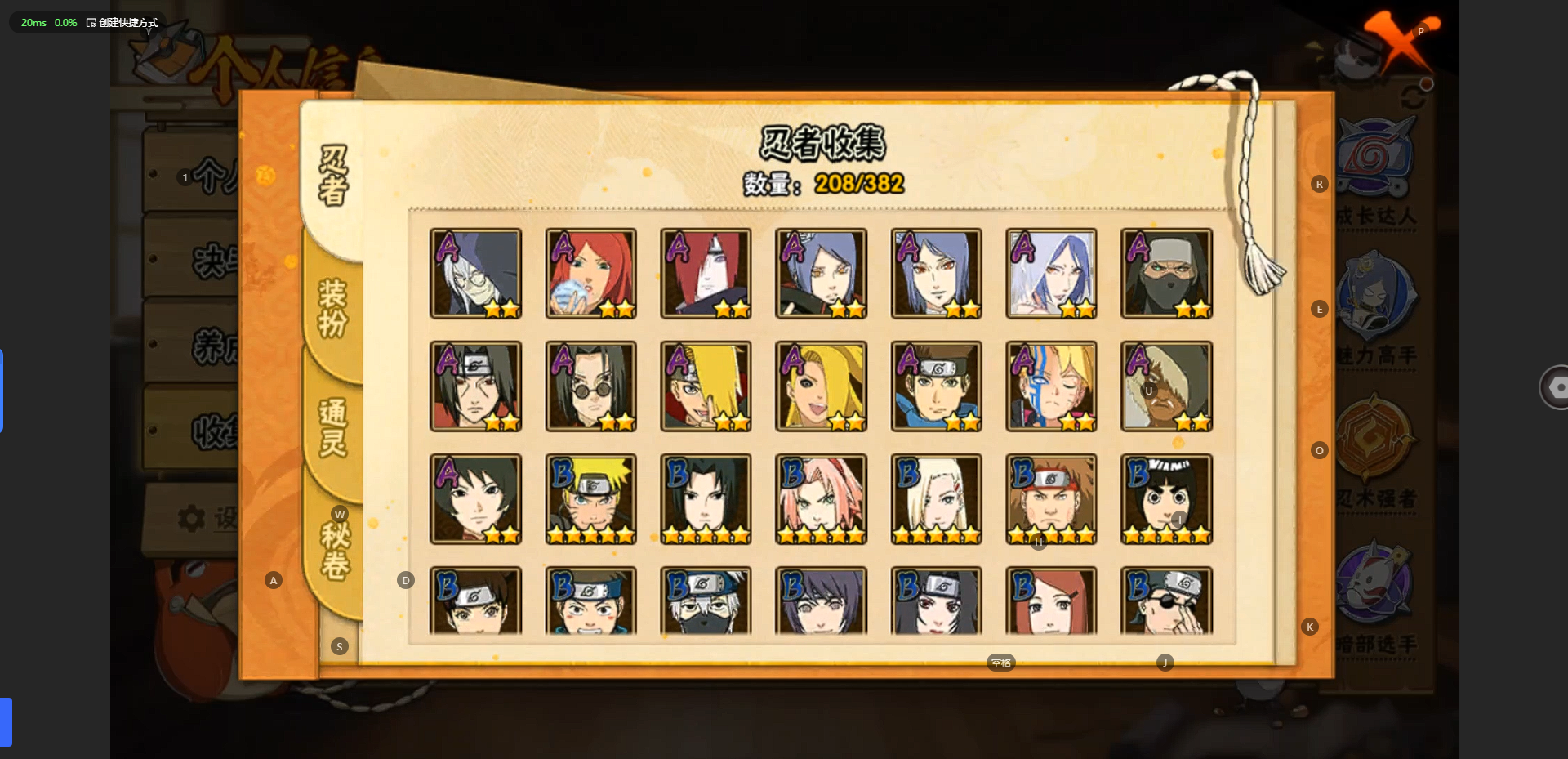Choose the Boruto with blue markings portrait
1568x759 pixels.
click(1051, 386)
